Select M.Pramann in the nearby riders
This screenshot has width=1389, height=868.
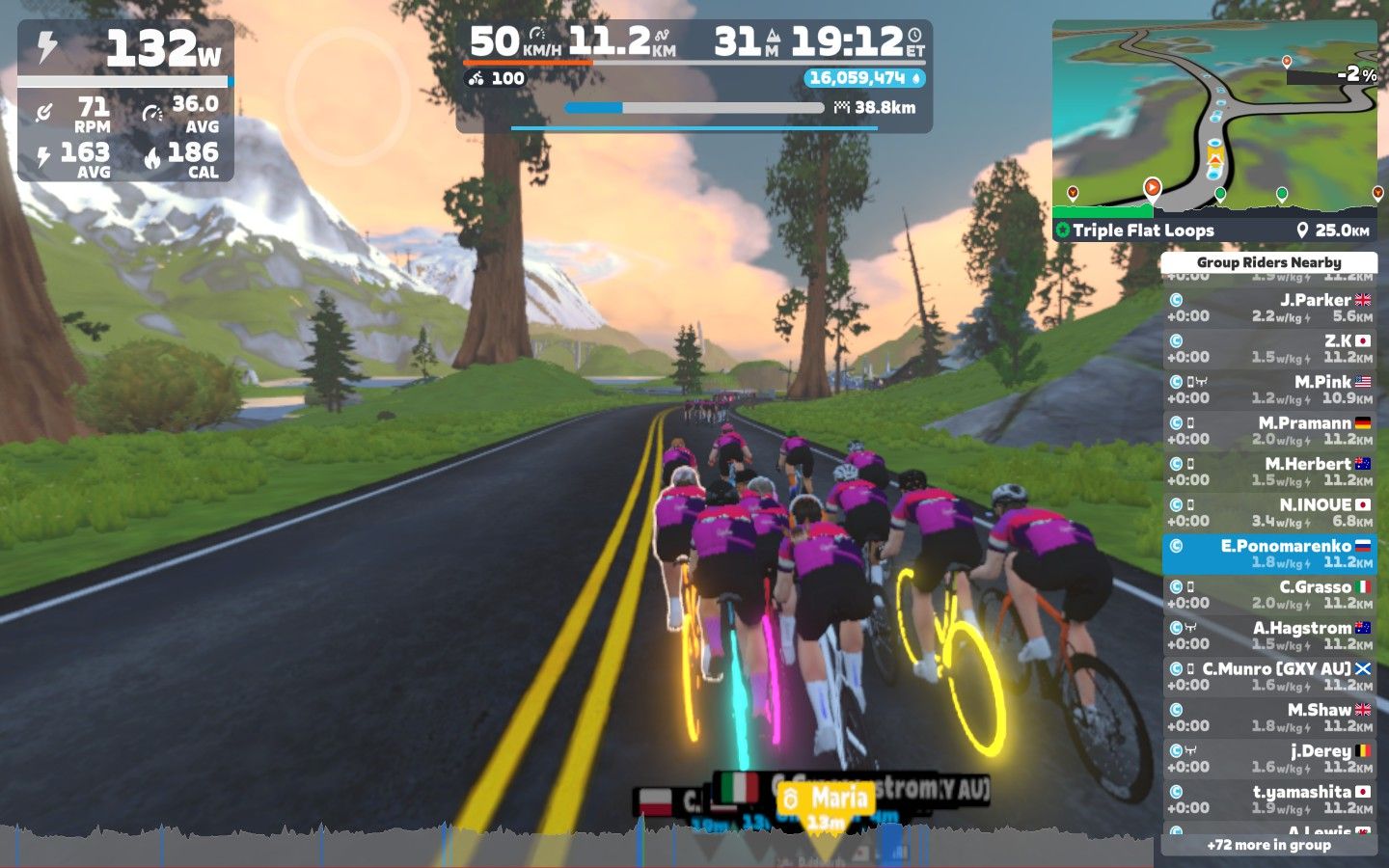point(1268,430)
